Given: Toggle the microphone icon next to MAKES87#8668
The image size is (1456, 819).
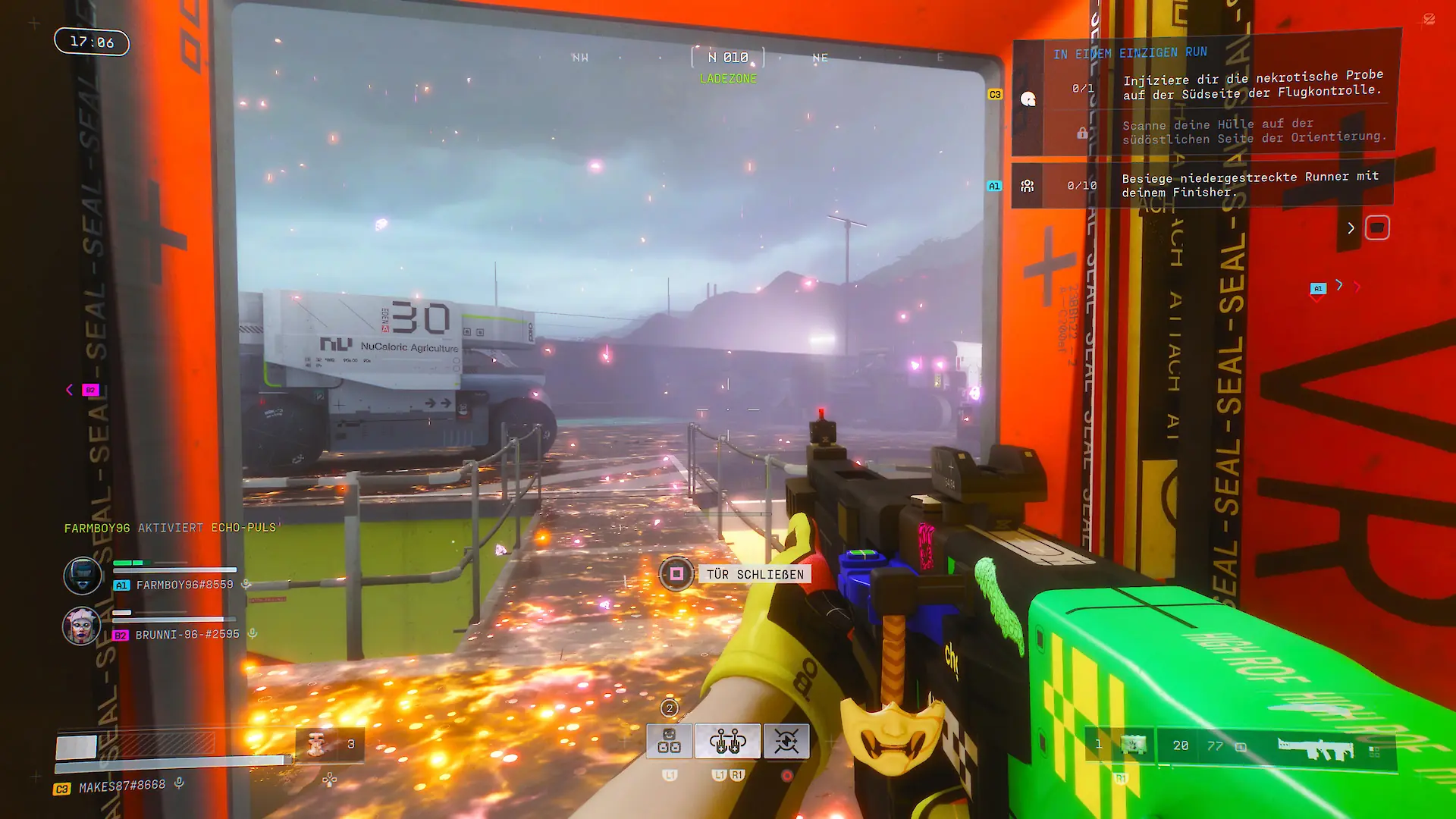Looking at the screenshot, I should point(180,783).
